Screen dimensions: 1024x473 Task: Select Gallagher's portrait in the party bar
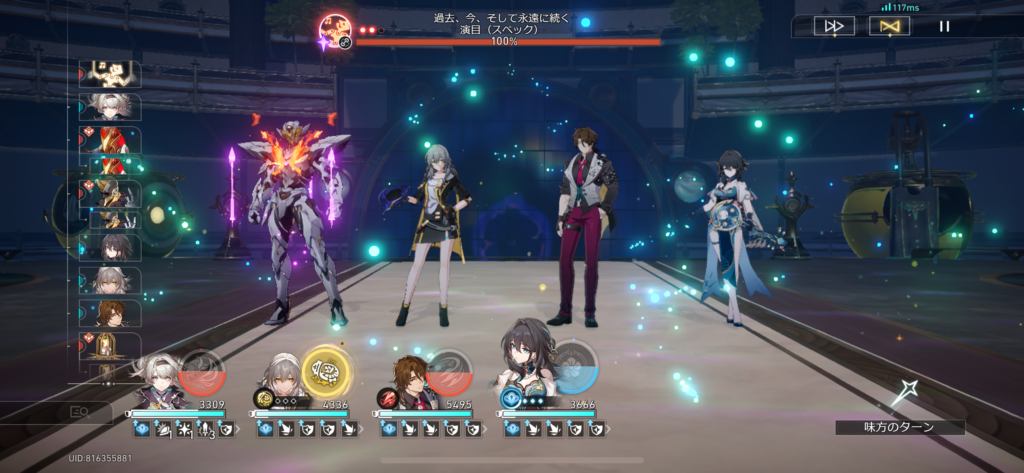click(407, 381)
